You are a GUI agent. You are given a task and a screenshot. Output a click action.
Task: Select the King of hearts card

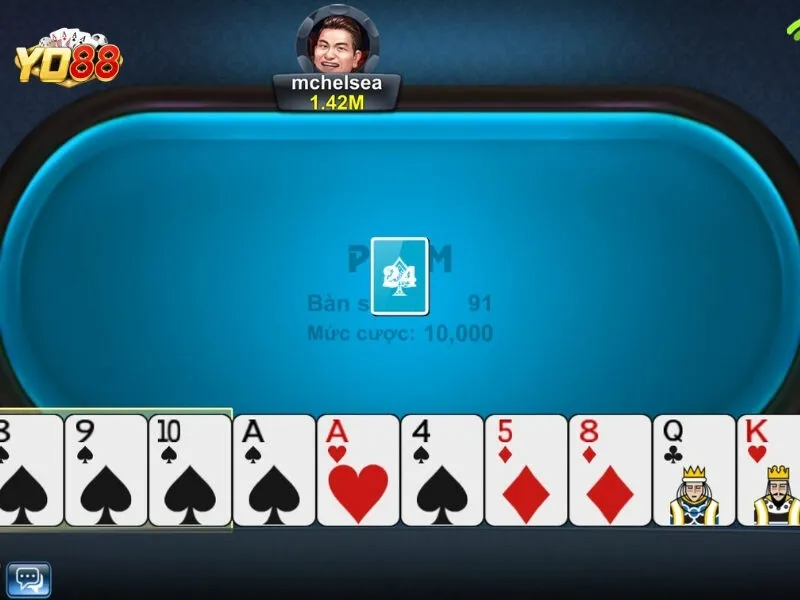coord(769,470)
